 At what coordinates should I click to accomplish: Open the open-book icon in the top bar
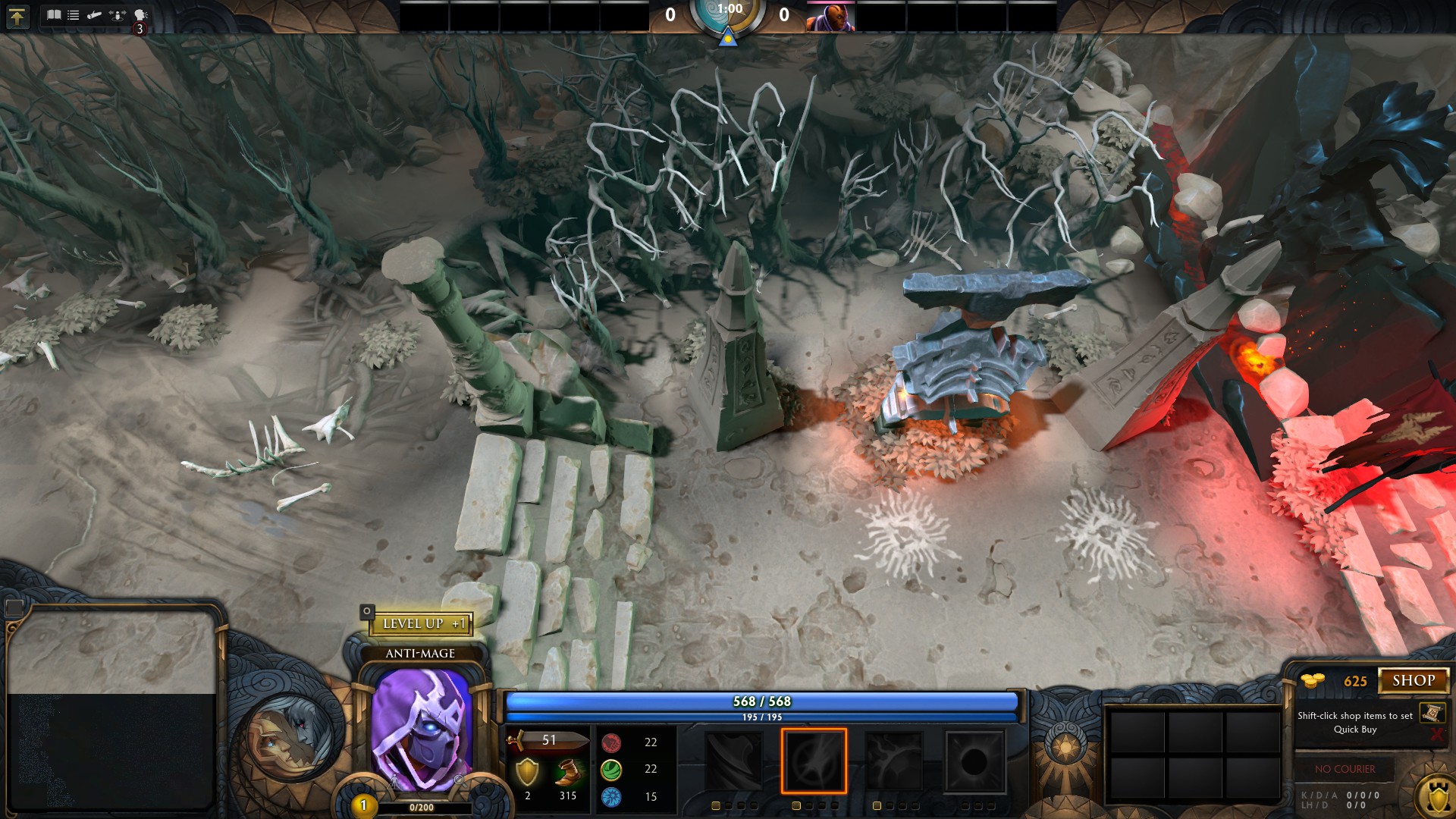(54, 15)
